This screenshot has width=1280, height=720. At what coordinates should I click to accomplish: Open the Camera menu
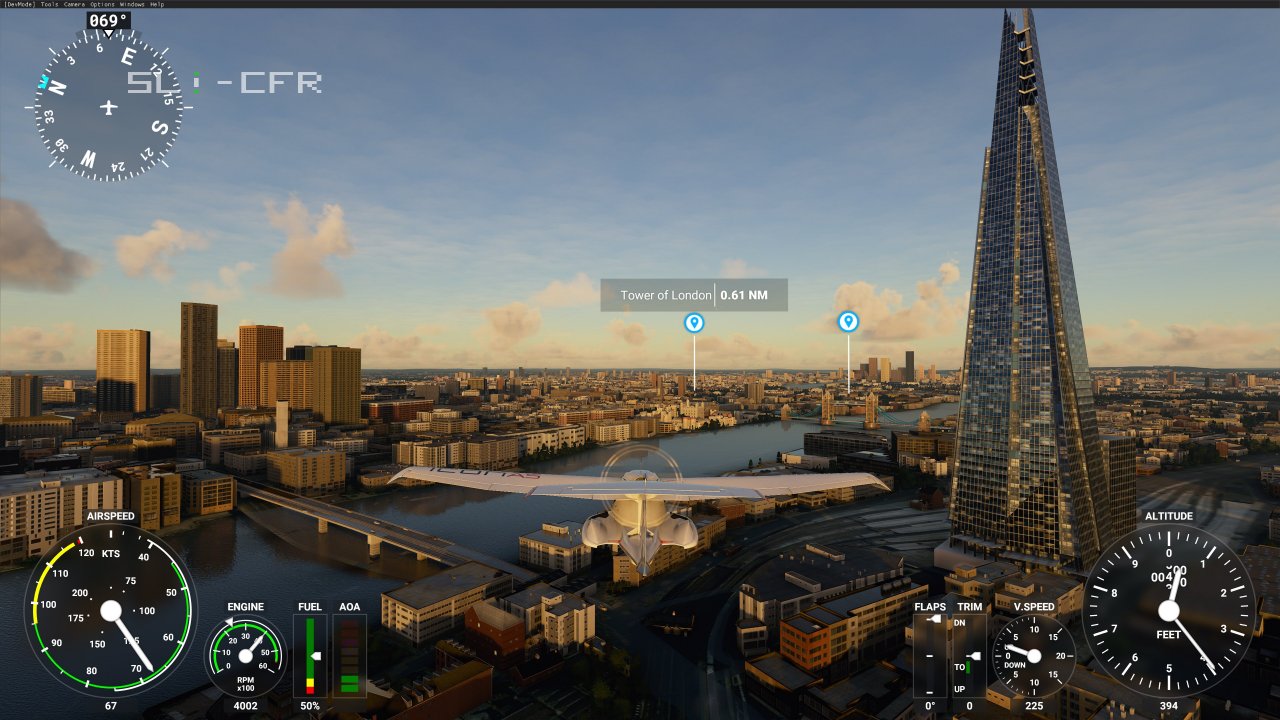pyautogui.click(x=76, y=4)
